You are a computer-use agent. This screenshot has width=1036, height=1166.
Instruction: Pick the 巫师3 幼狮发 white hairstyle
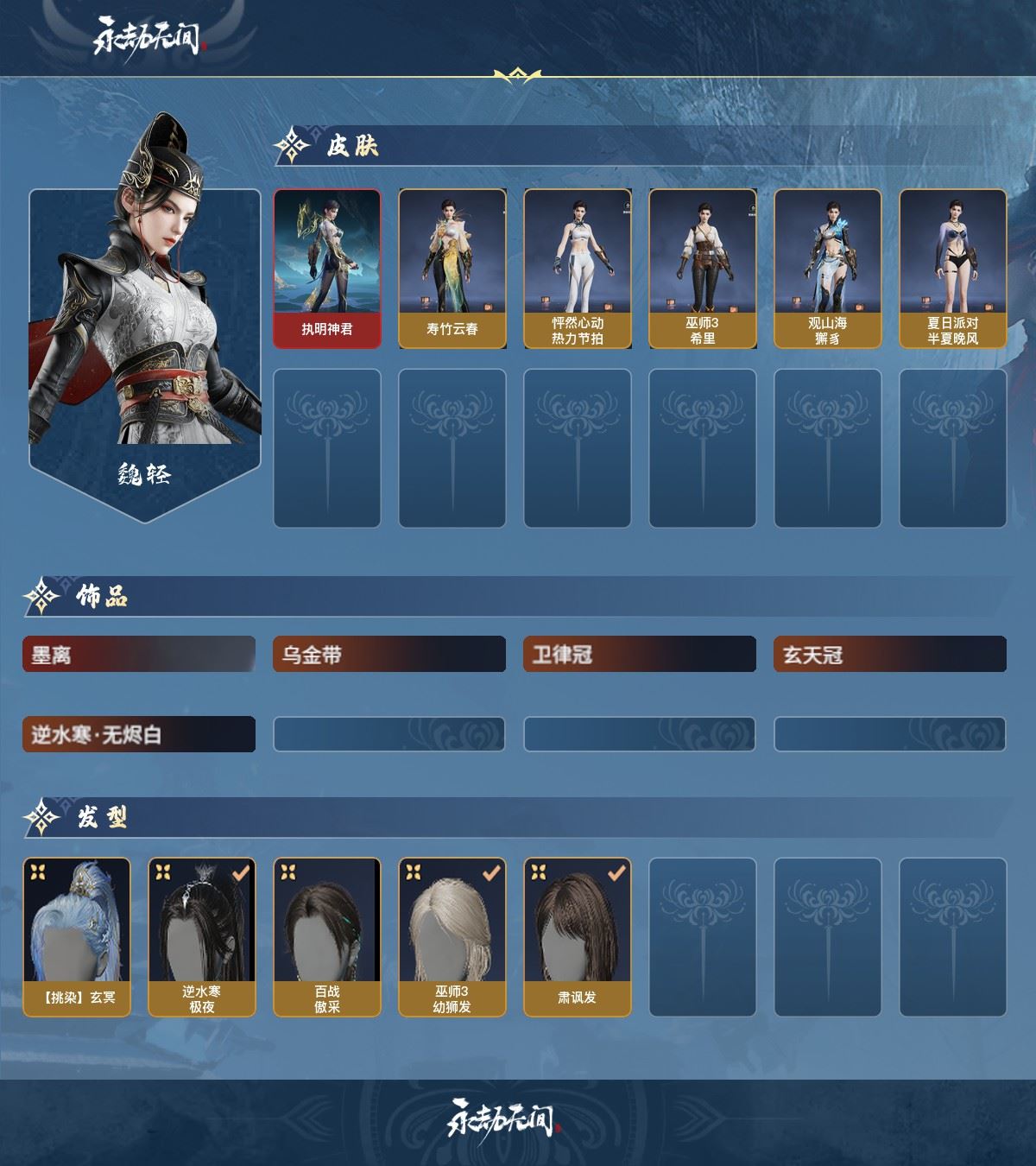coord(452,936)
